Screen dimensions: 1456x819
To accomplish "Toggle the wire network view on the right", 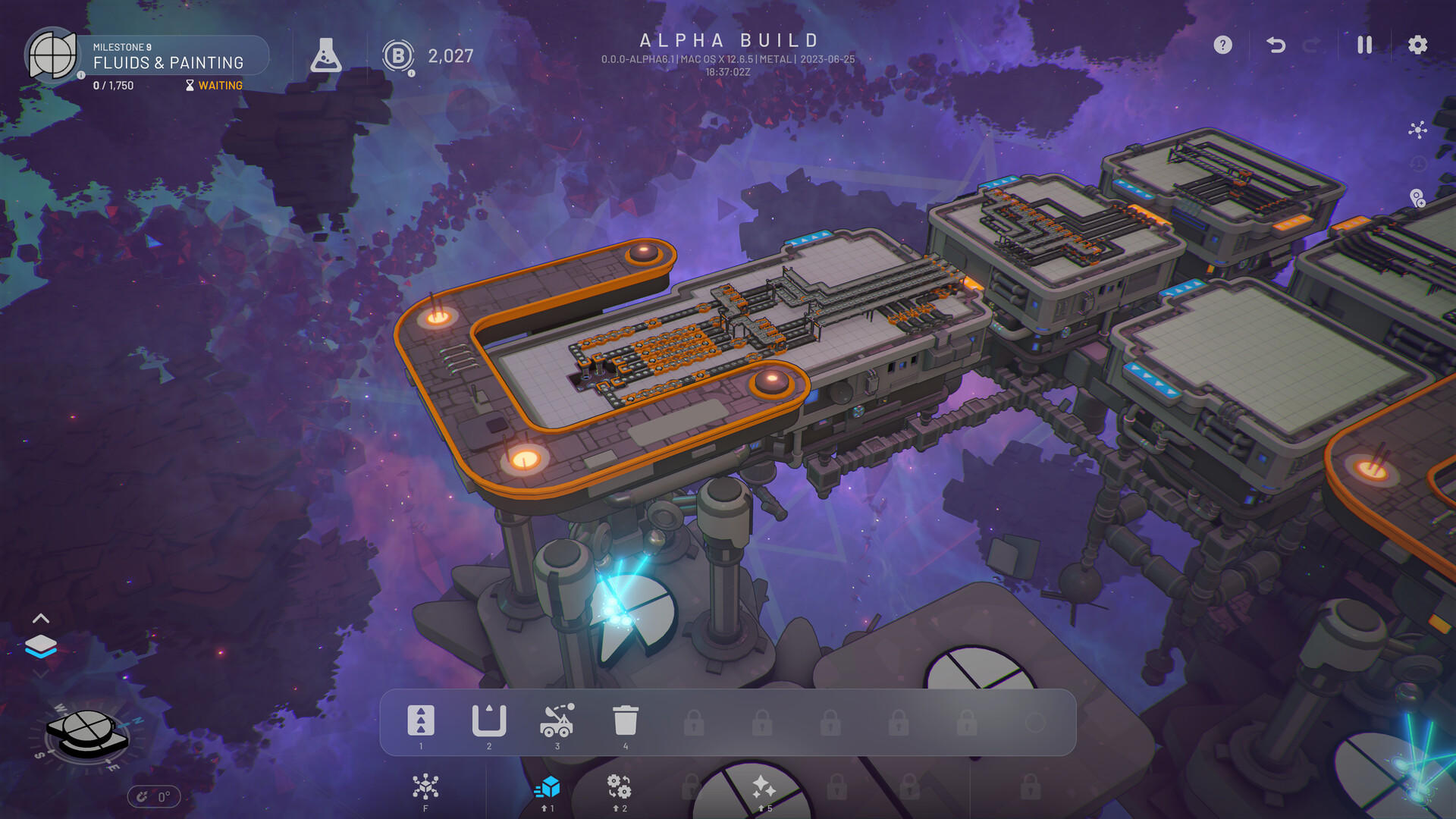I will [x=1418, y=130].
